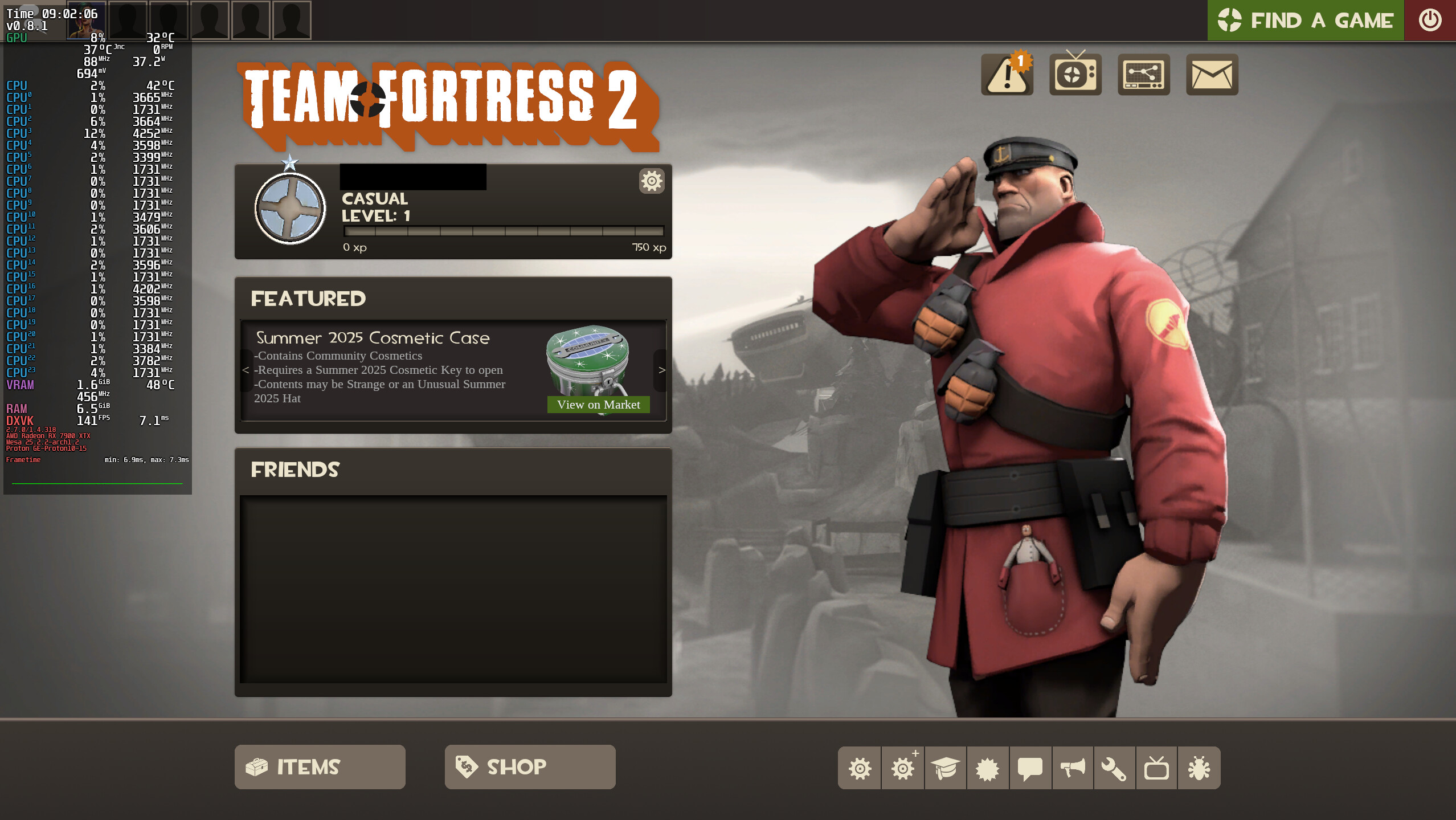Show the next featured item
Screen dimensions: 1456x820
(661, 370)
